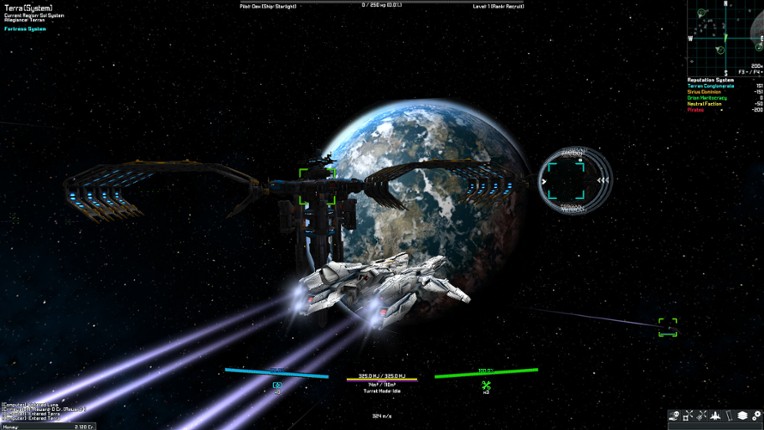
Task: Open the gears settings icon
Action: (x=757, y=416)
